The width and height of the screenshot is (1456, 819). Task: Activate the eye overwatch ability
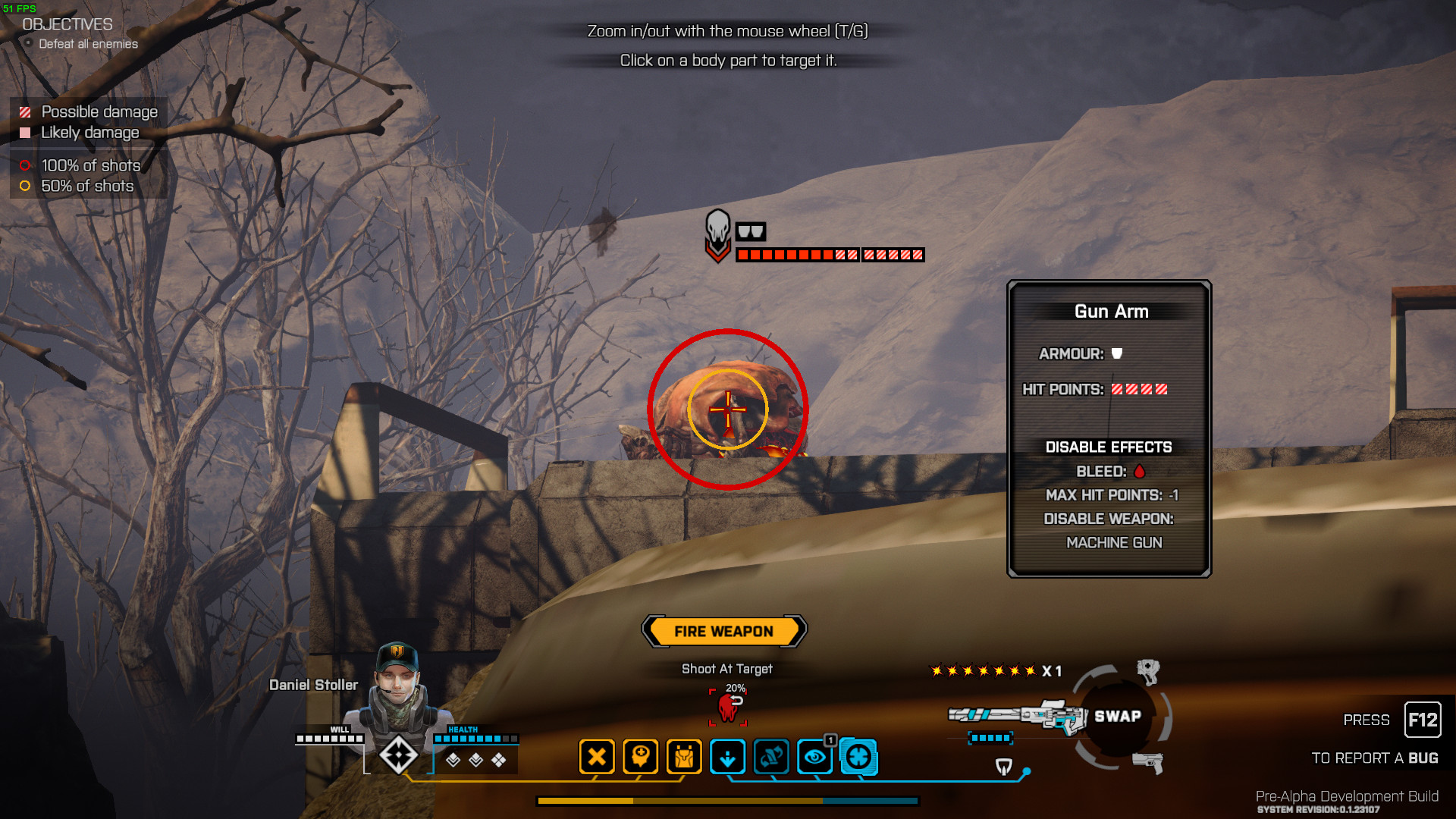[x=815, y=757]
